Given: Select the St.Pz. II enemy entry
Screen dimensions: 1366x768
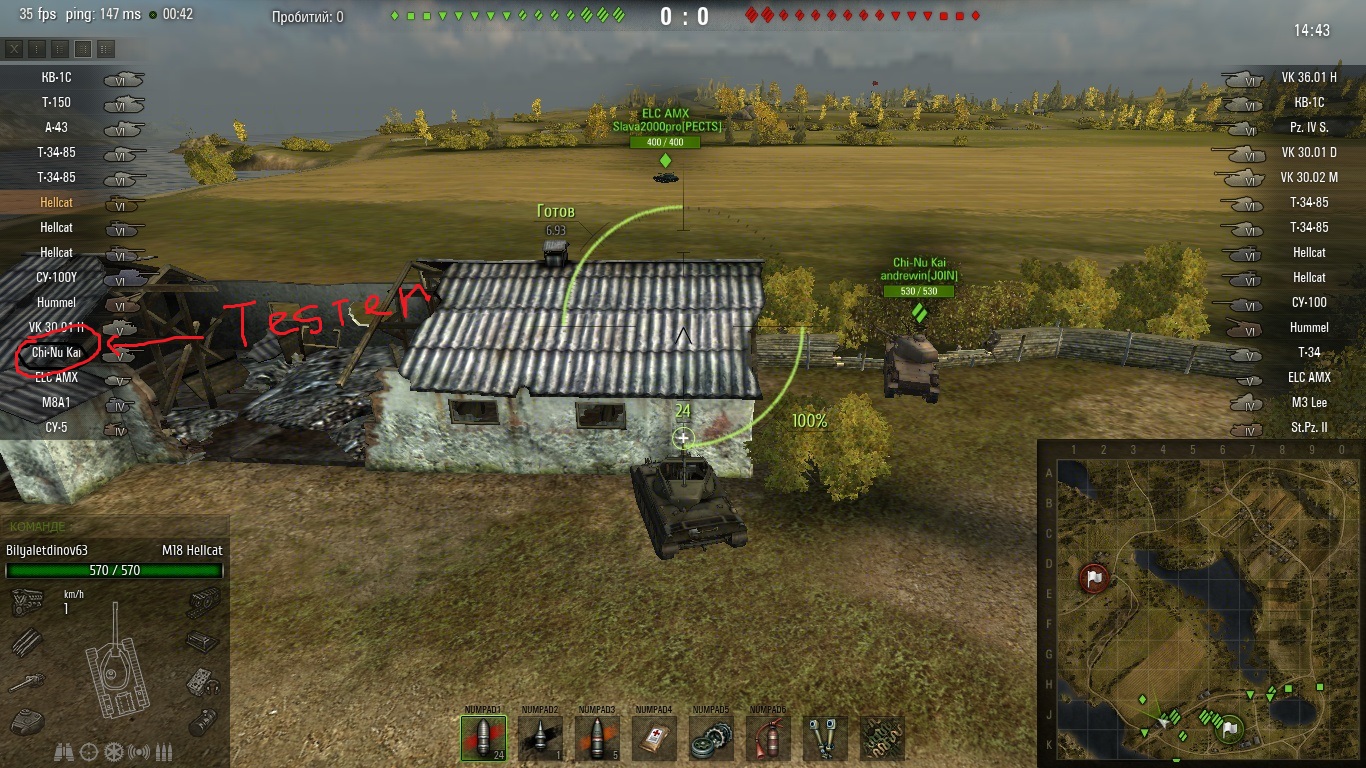Looking at the screenshot, I should [1308, 427].
